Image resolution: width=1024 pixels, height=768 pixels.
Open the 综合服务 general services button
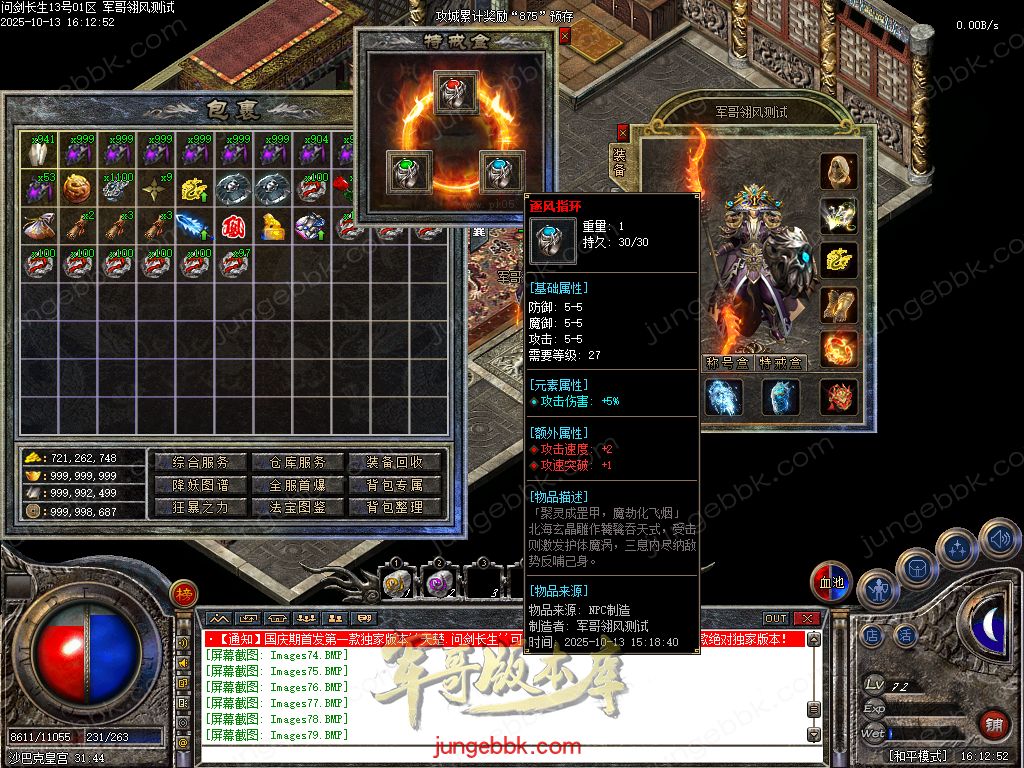click(x=201, y=463)
